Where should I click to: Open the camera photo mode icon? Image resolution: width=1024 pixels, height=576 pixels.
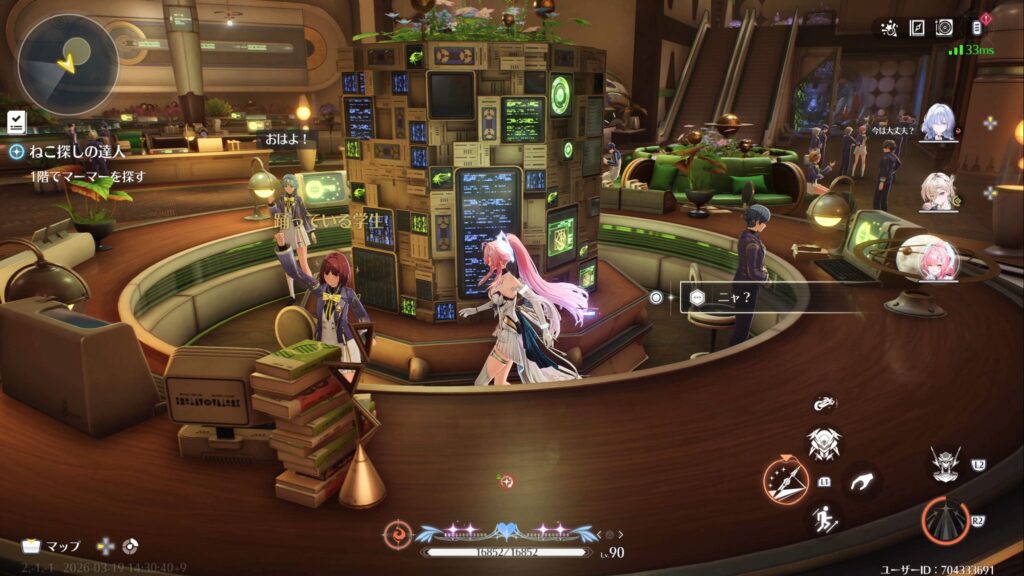(x=943, y=28)
